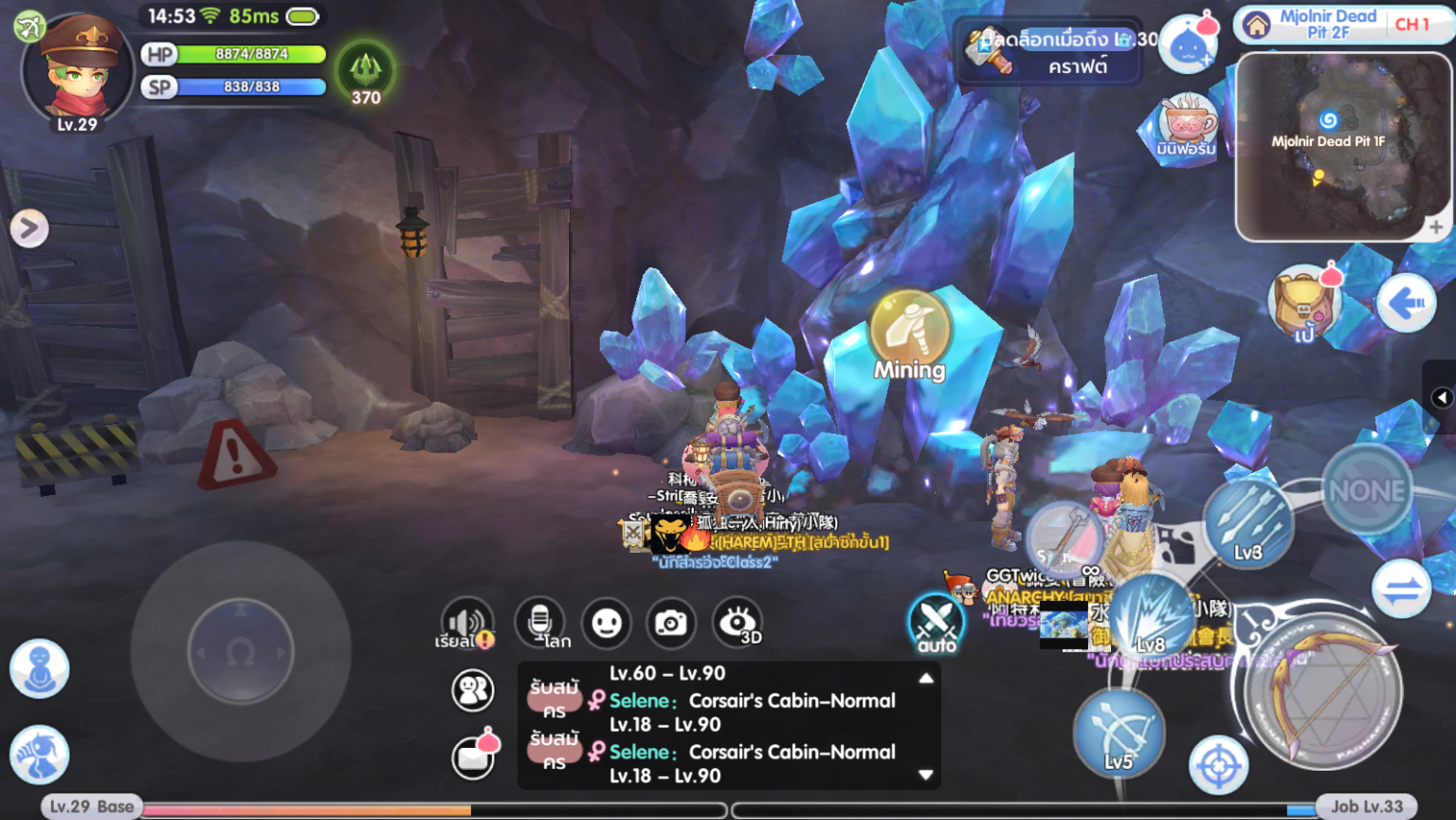The height and width of the screenshot is (820, 1456).
Task: Click the blue back arrow button
Action: (1407, 303)
